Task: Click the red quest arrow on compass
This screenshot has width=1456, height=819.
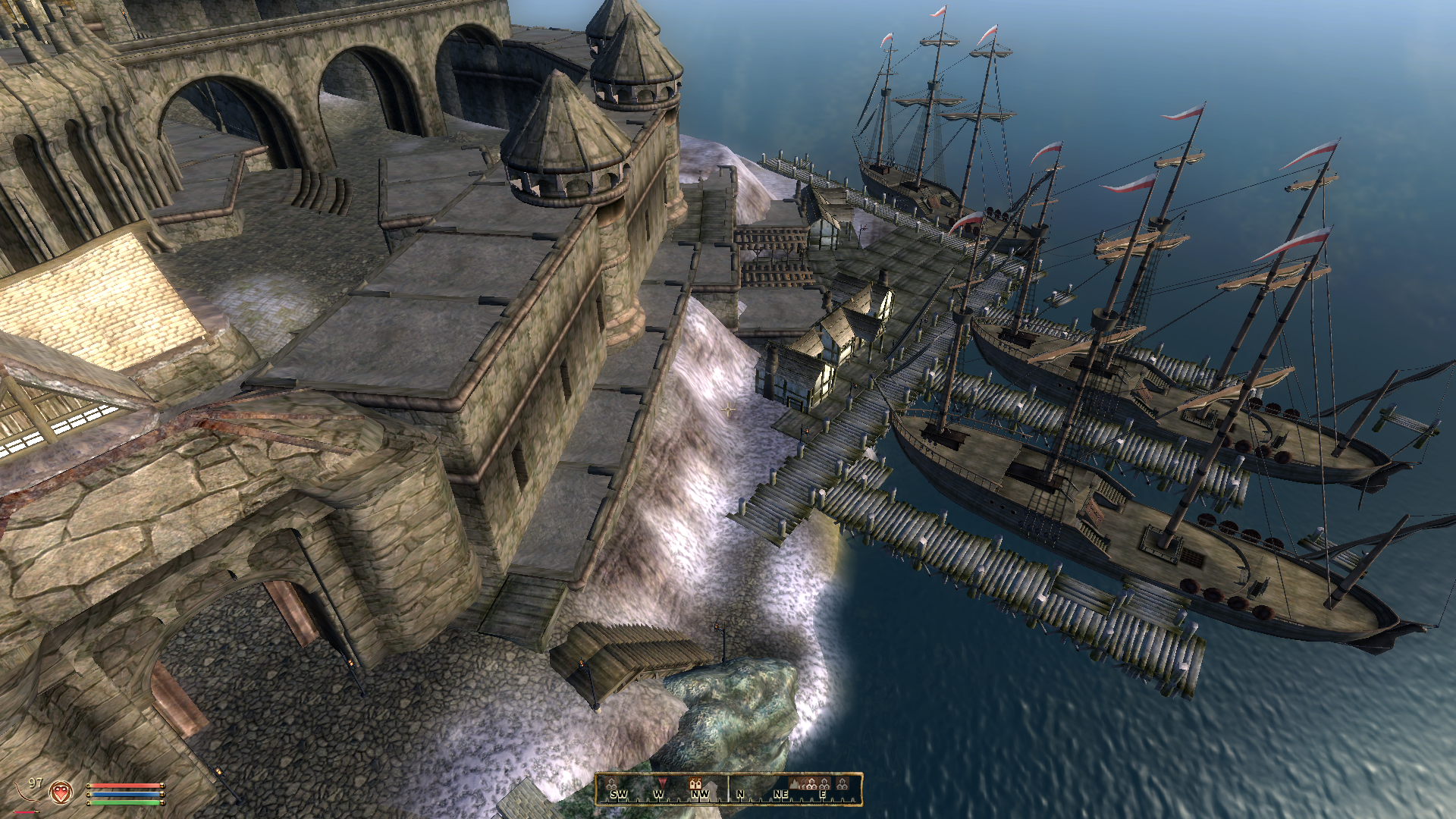Action: (661, 782)
